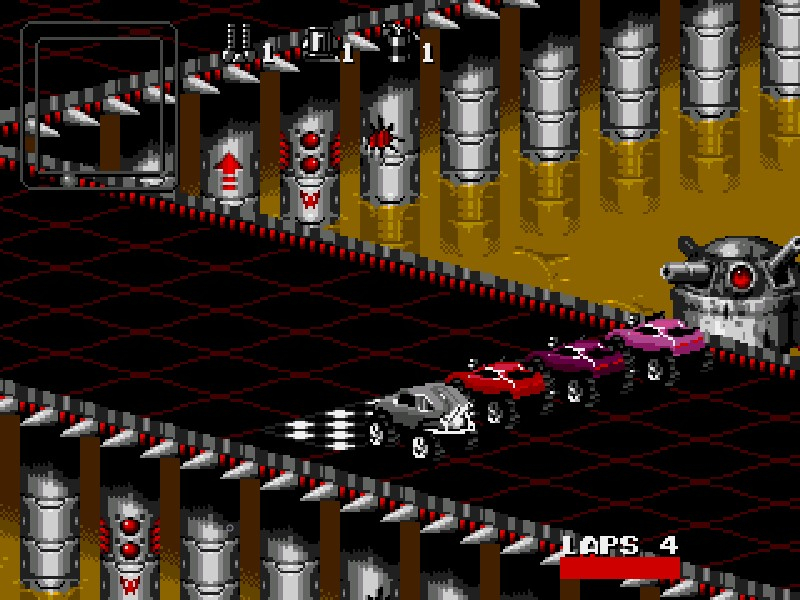Click the track minimap
Image resolution: width=800 pixels, height=600 pixels.
point(99,105)
